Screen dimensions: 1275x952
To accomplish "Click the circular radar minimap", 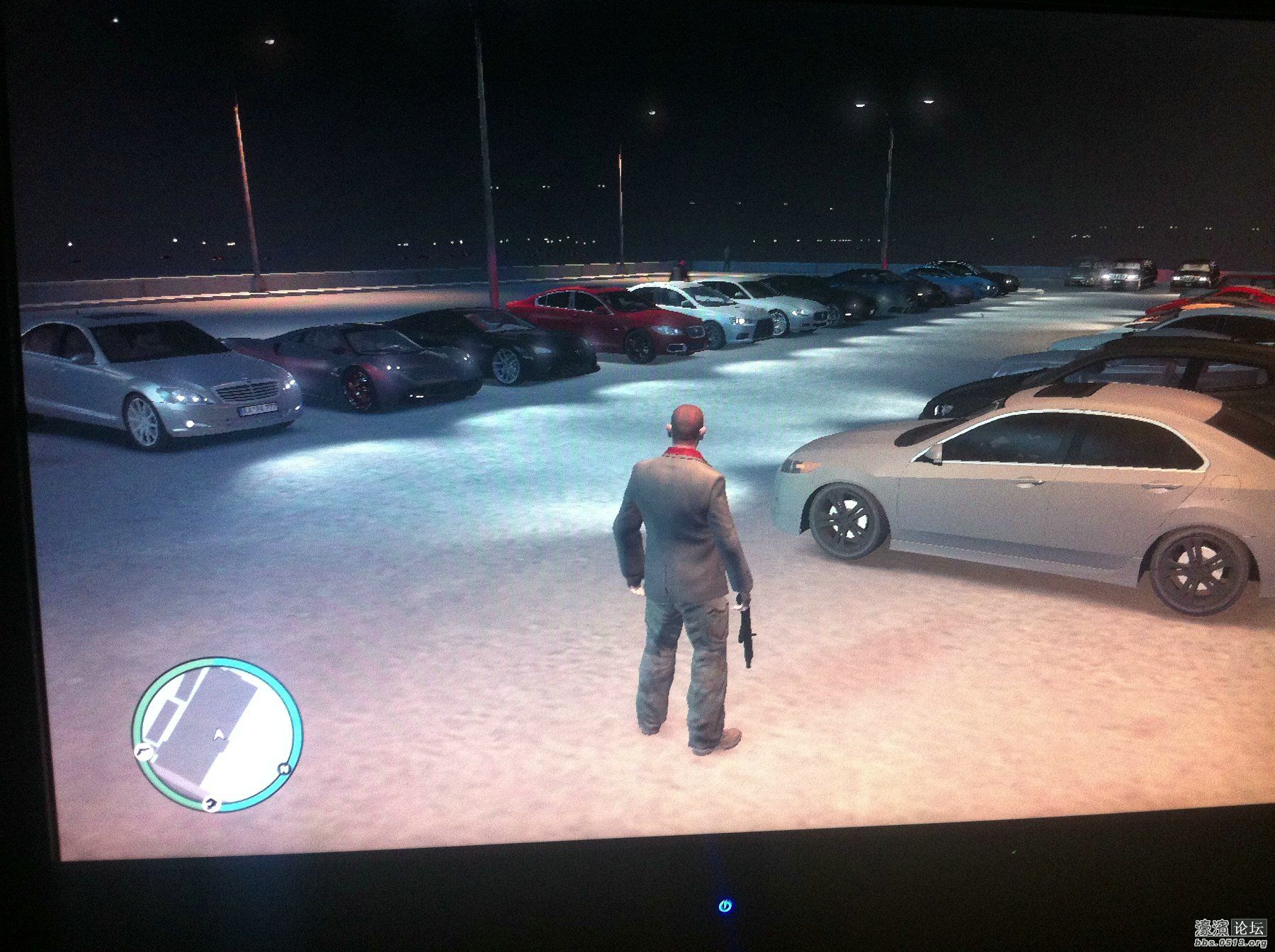I will pyautogui.click(x=217, y=734).
